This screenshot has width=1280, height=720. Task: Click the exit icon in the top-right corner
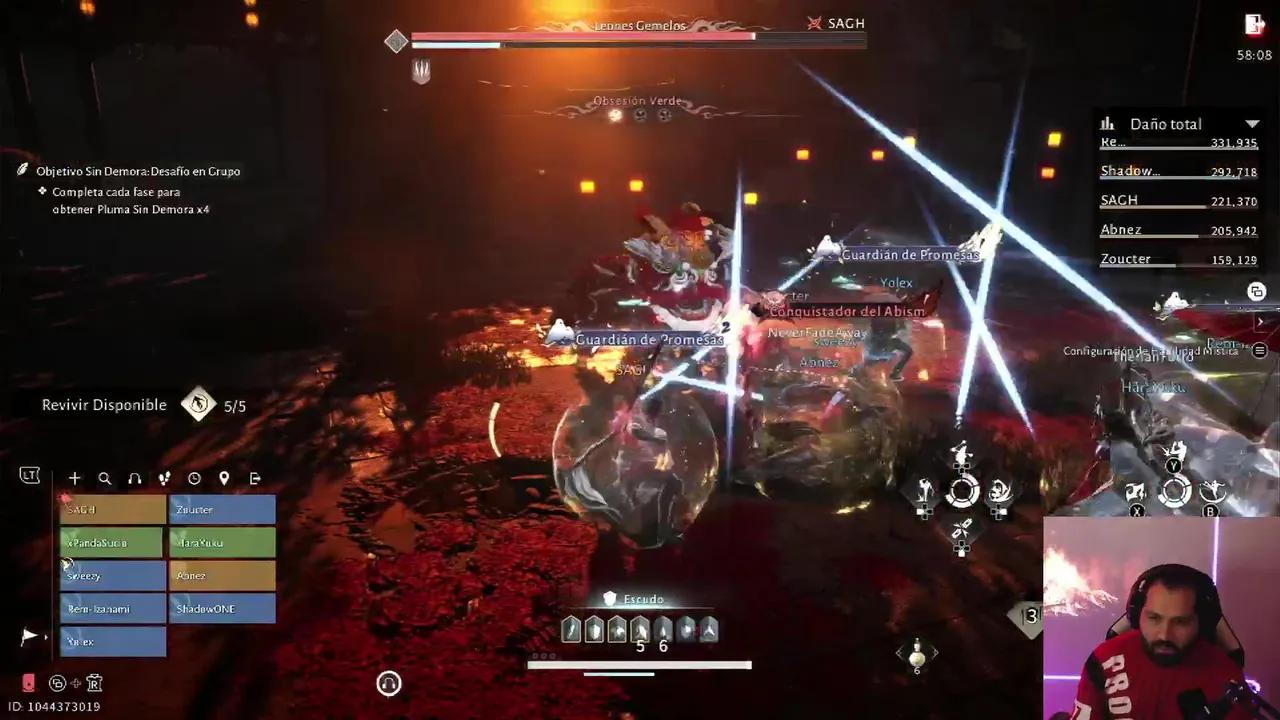1254,24
